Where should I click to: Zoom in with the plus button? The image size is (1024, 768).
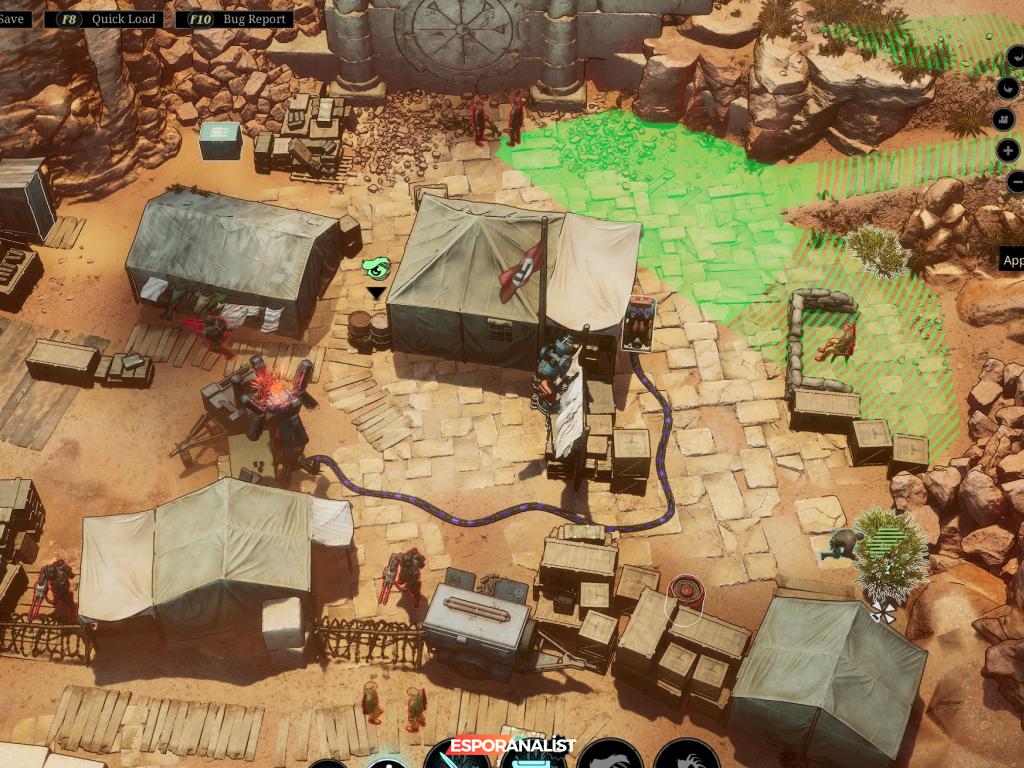1009,151
